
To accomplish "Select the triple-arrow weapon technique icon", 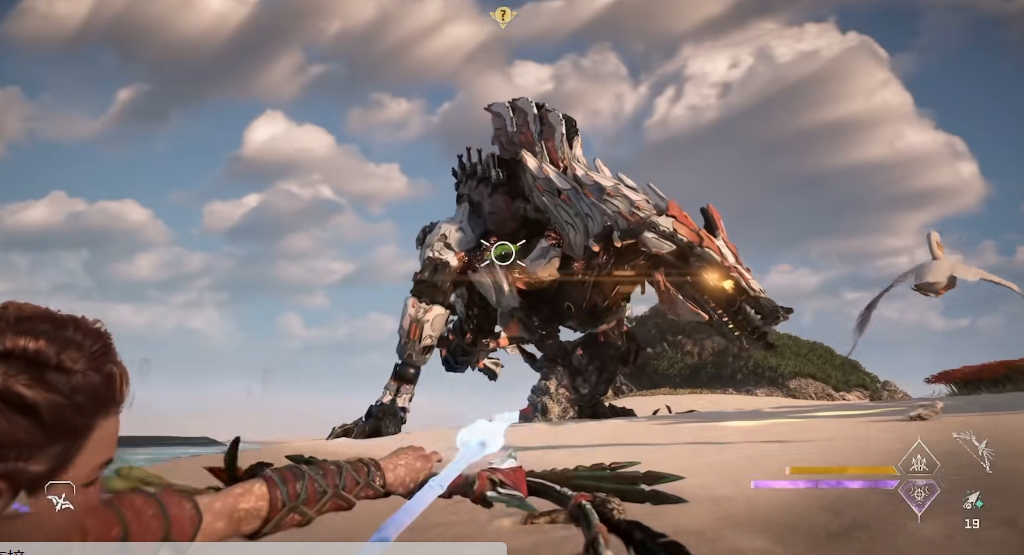I will tap(918, 460).
